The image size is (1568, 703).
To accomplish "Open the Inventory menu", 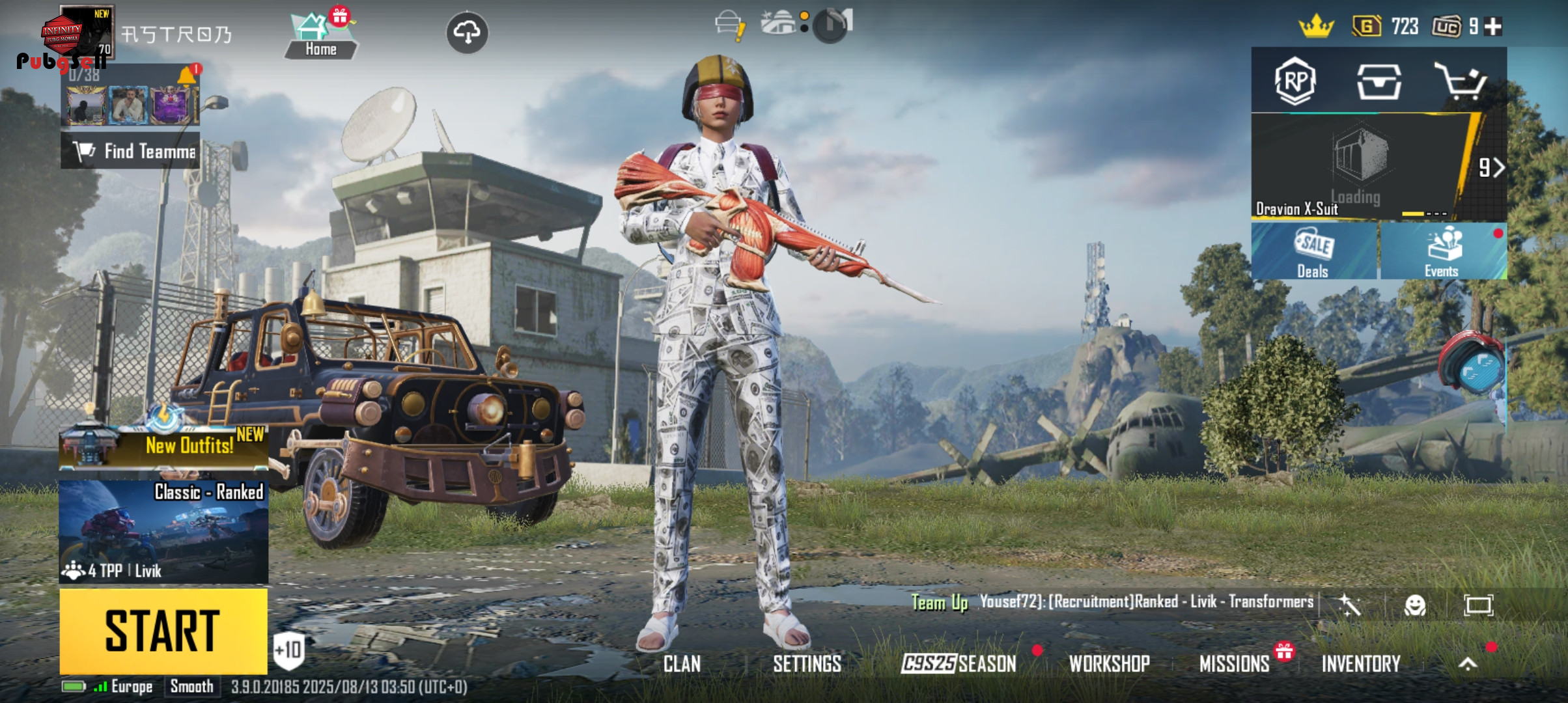I will [x=1361, y=664].
